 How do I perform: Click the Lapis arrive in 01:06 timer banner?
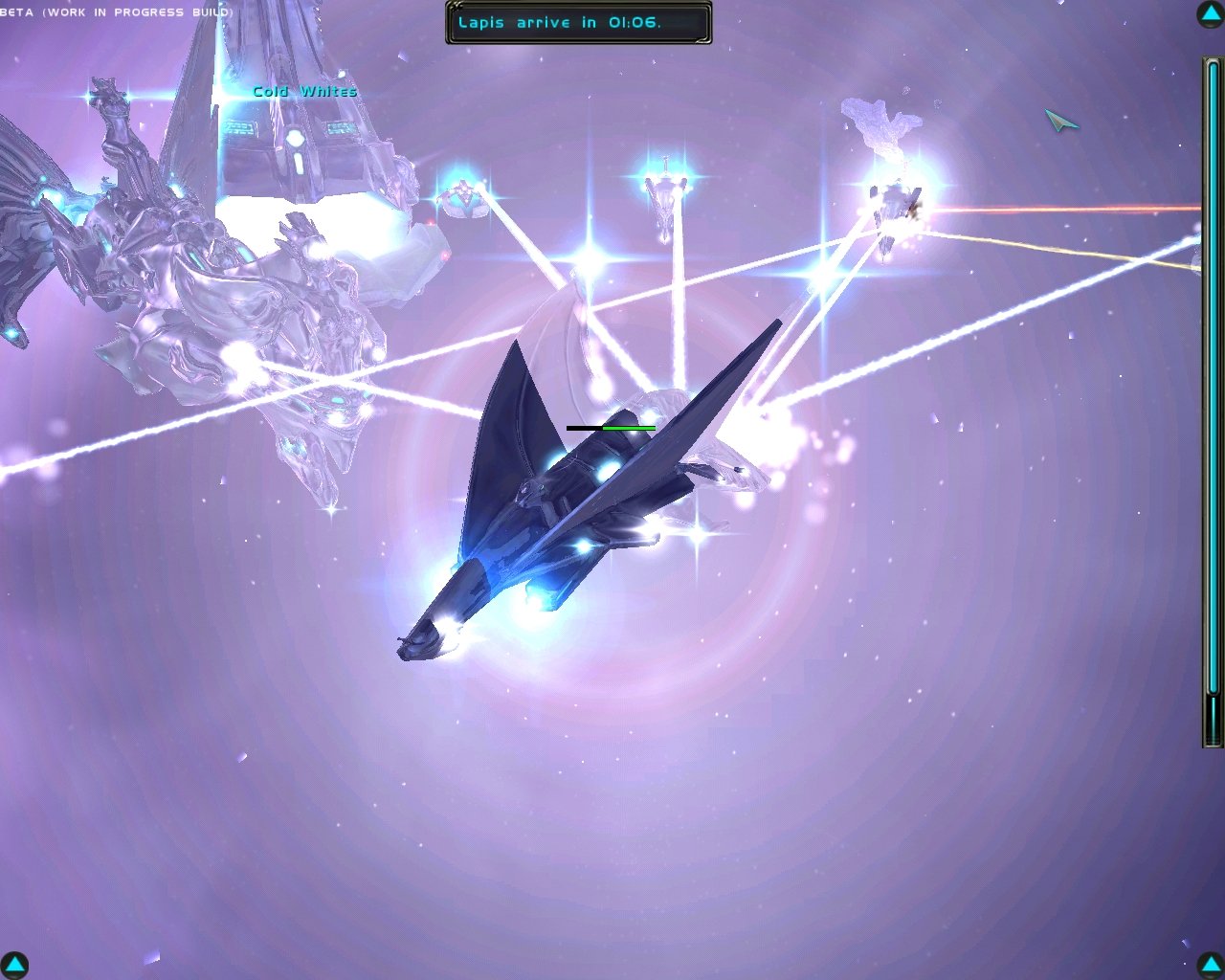pyautogui.click(x=574, y=21)
